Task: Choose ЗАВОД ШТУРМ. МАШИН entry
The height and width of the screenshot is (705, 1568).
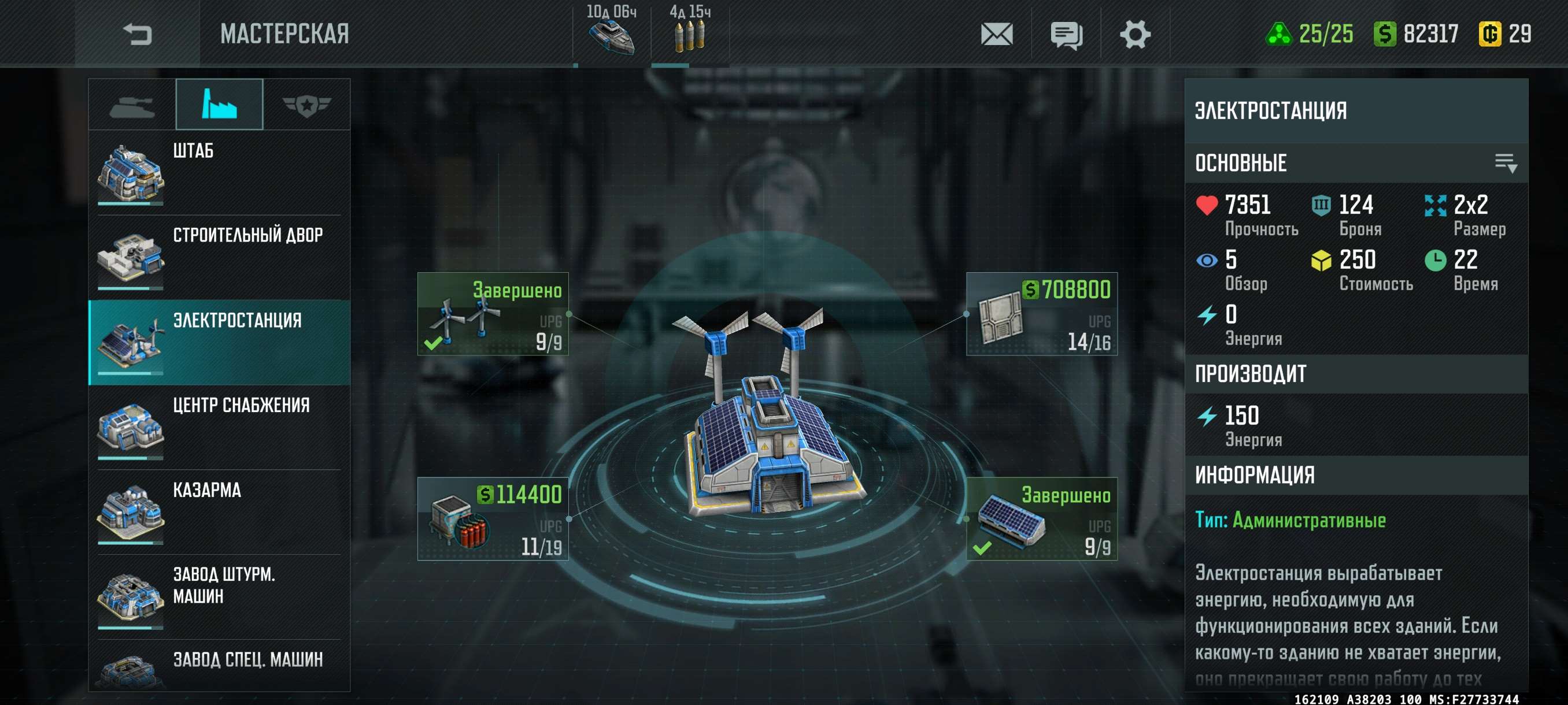Action: click(219, 596)
